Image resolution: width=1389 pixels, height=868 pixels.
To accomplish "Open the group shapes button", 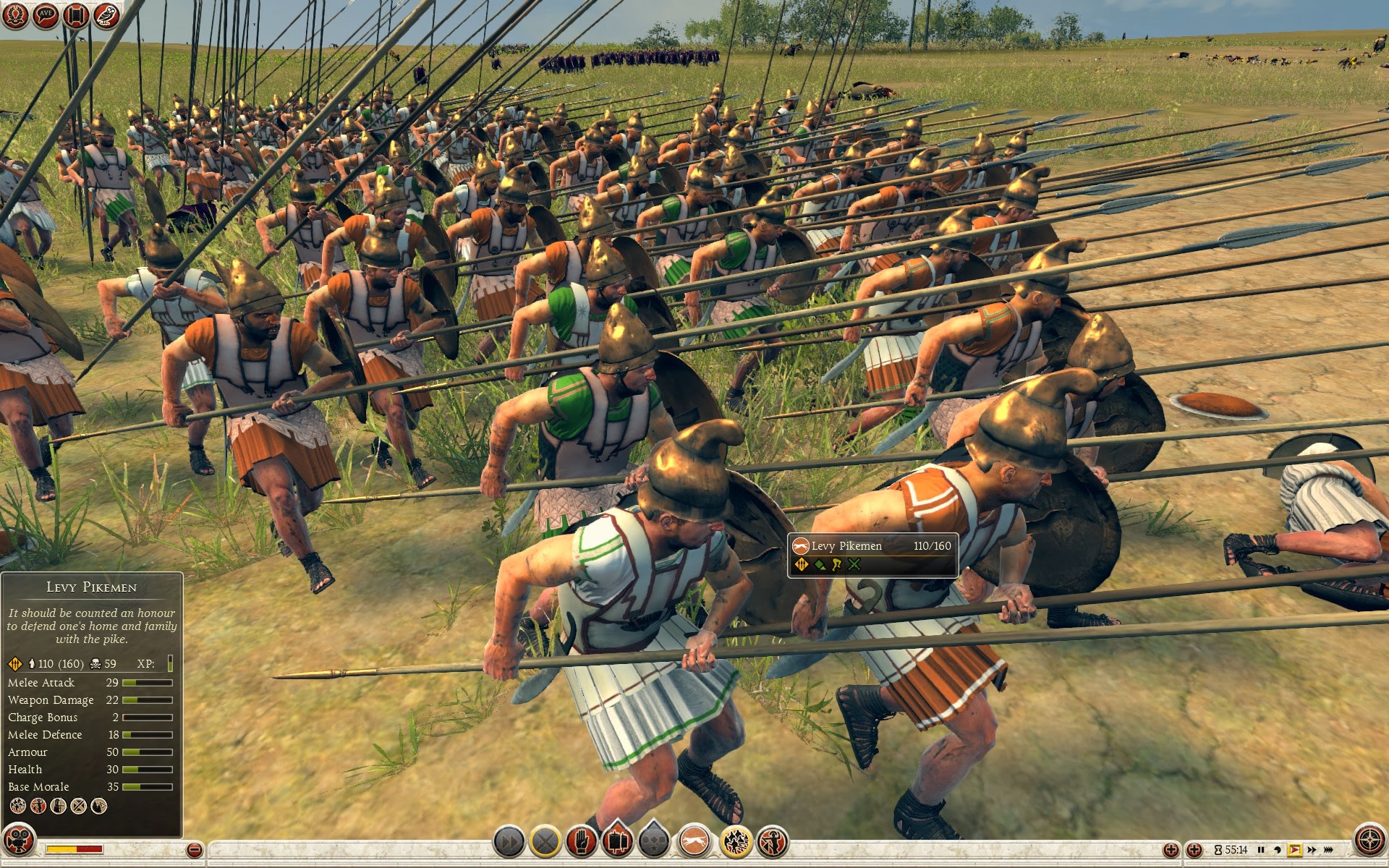I will click(655, 842).
